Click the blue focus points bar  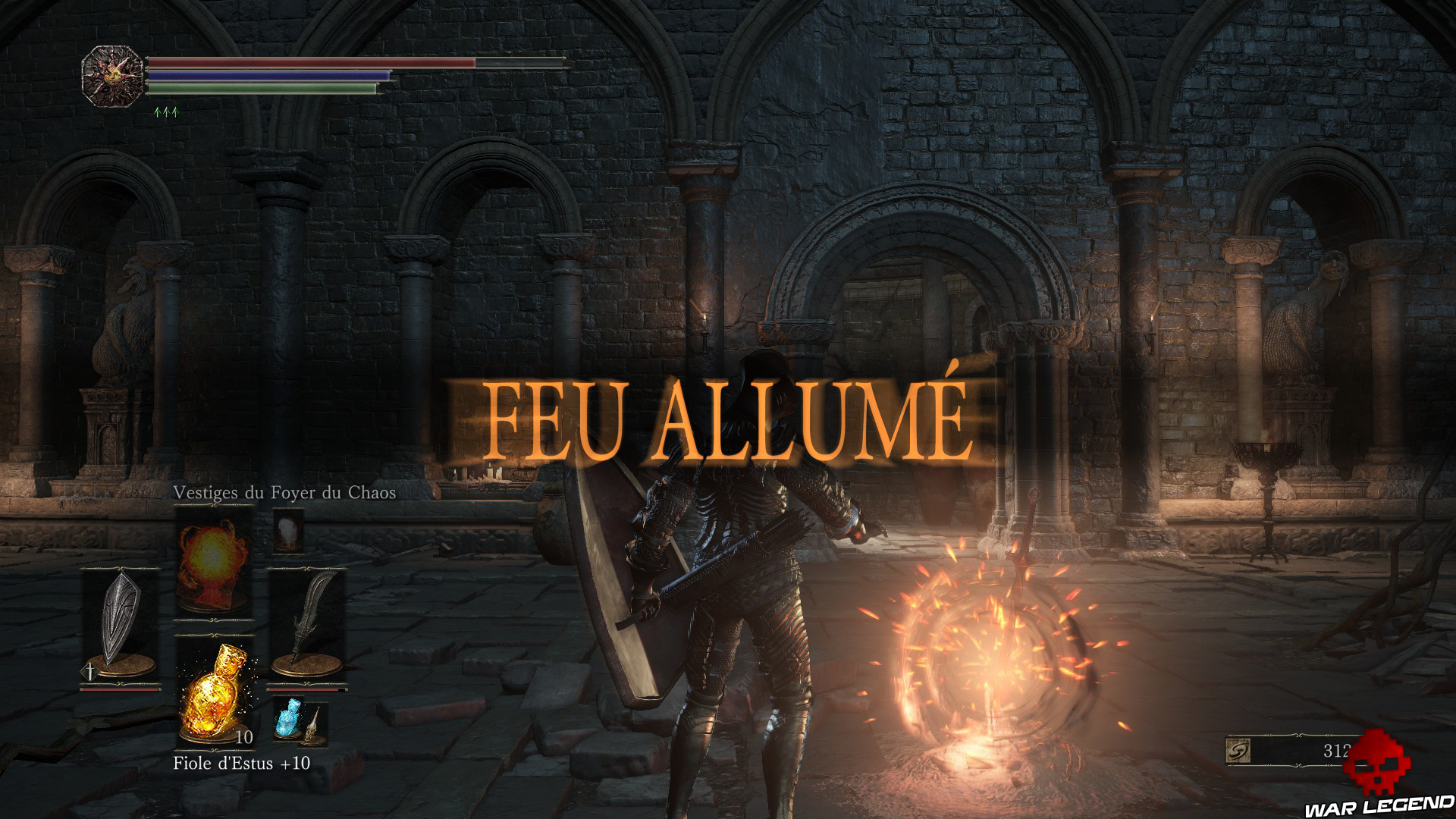(x=265, y=76)
